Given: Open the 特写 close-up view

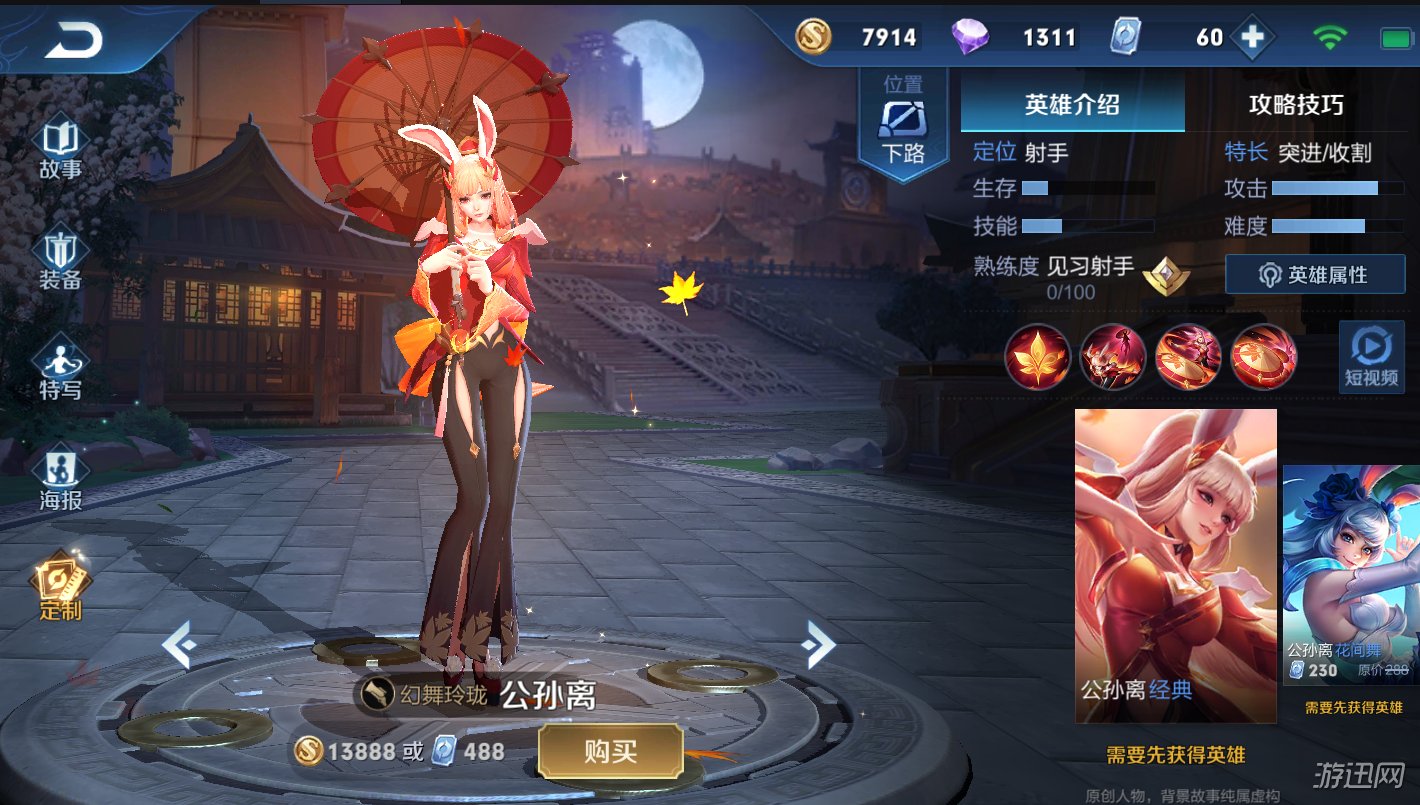Looking at the screenshot, I should [x=60, y=370].
